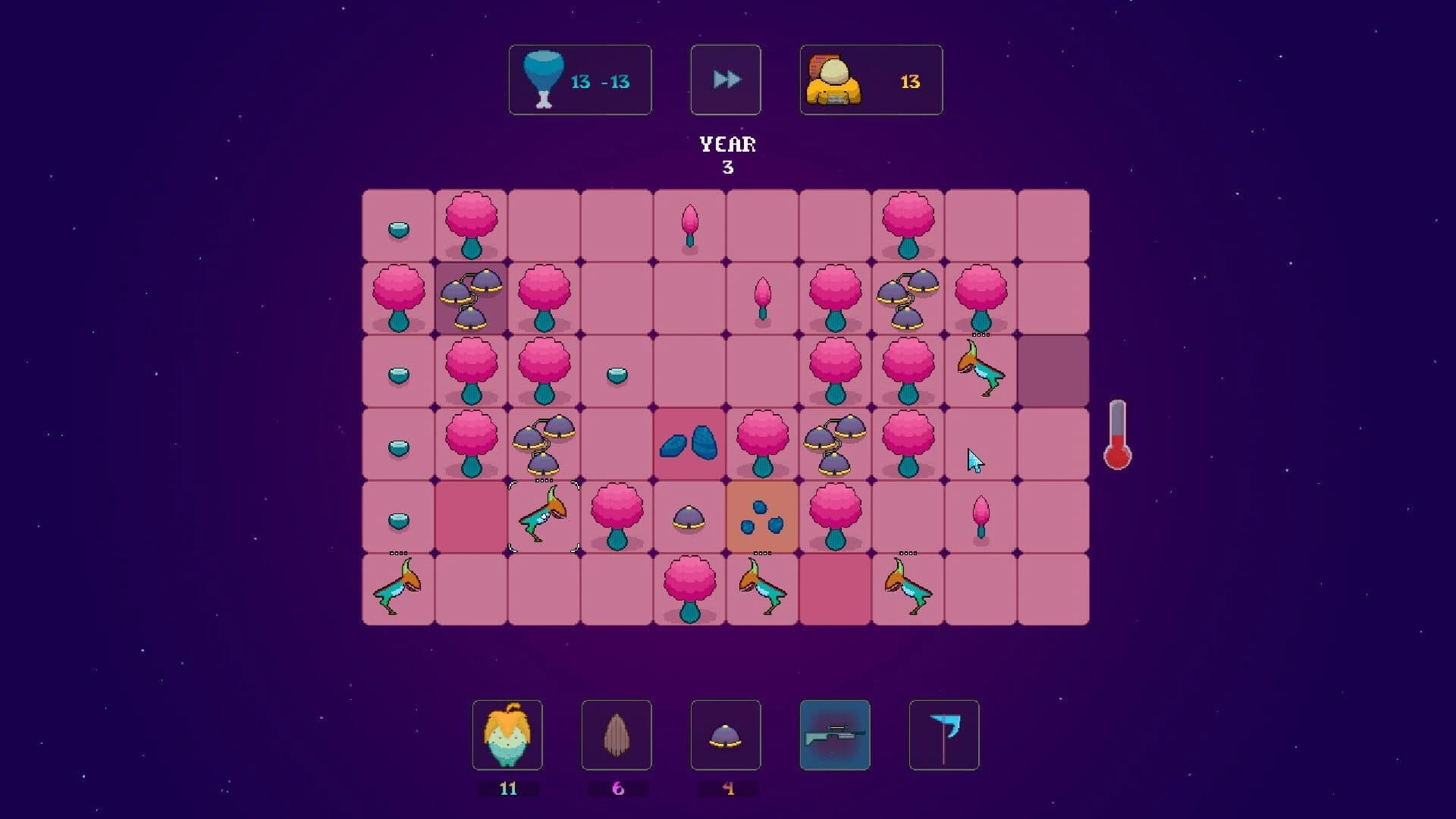The width and height of the screenshot is (1456, 819).
Task: Pick the purple mushroom tool showing count 4
Action: pyautogui.click(x=726, y=736)
